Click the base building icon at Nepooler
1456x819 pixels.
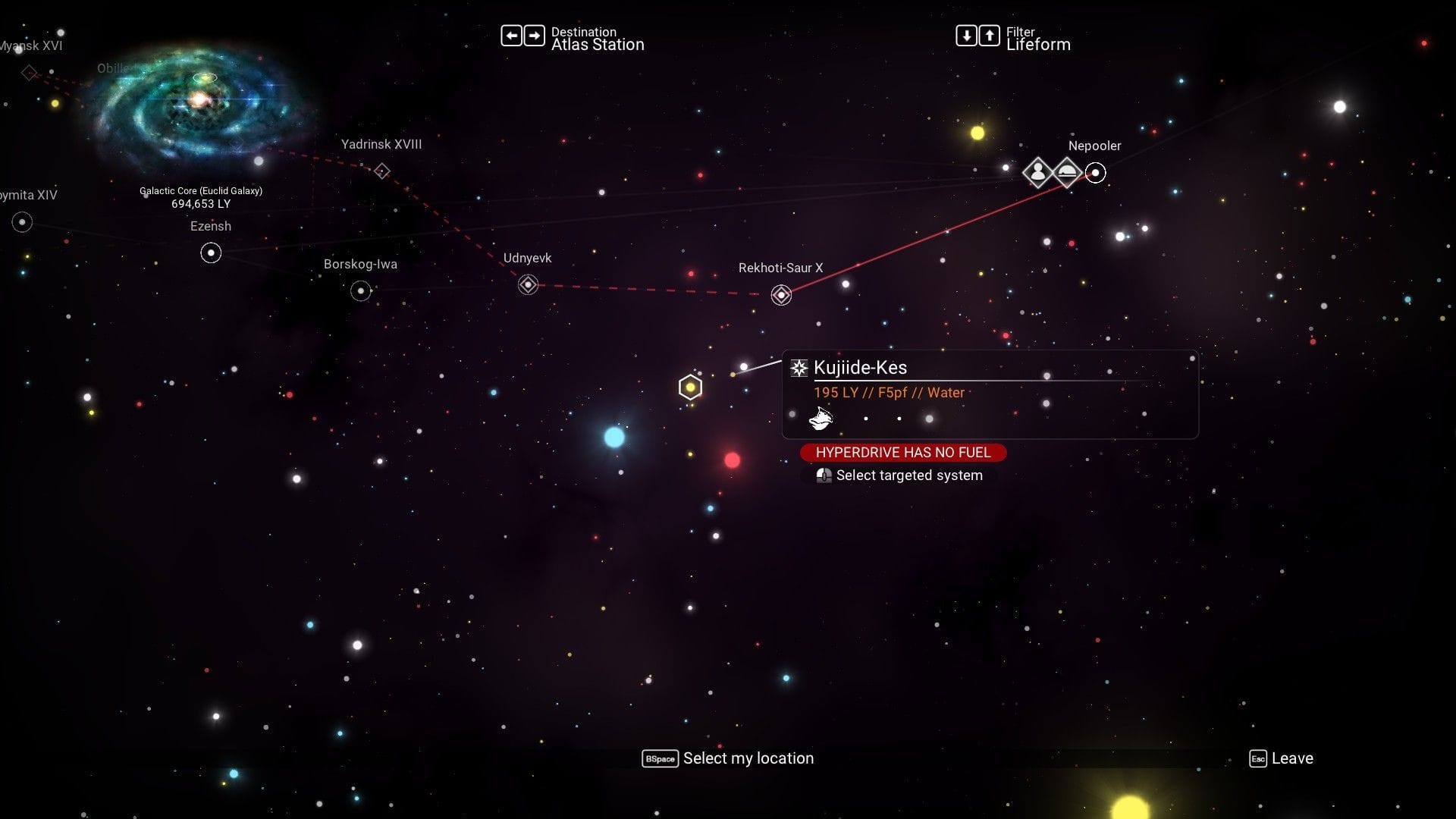(x=1068, y=172)
